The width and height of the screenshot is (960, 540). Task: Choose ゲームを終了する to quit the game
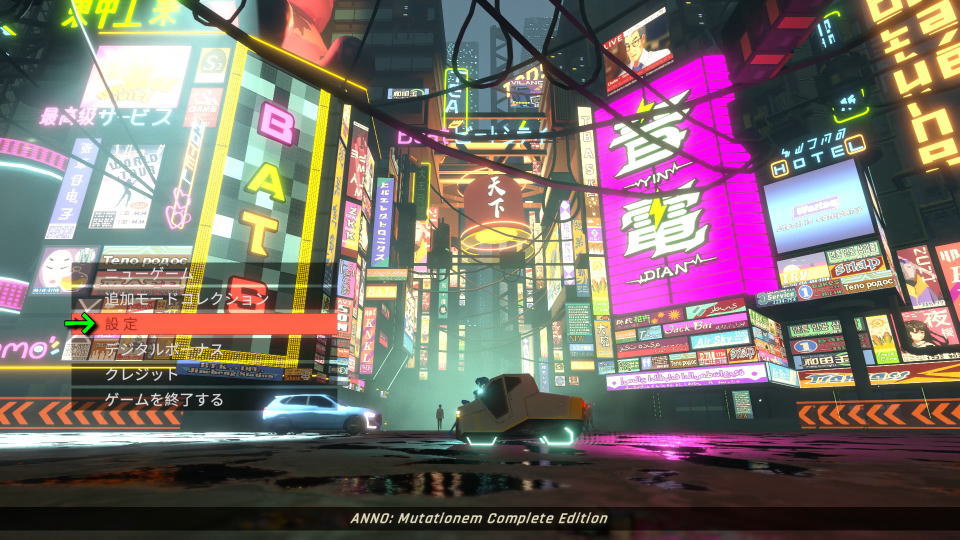[x=165, y=400]
